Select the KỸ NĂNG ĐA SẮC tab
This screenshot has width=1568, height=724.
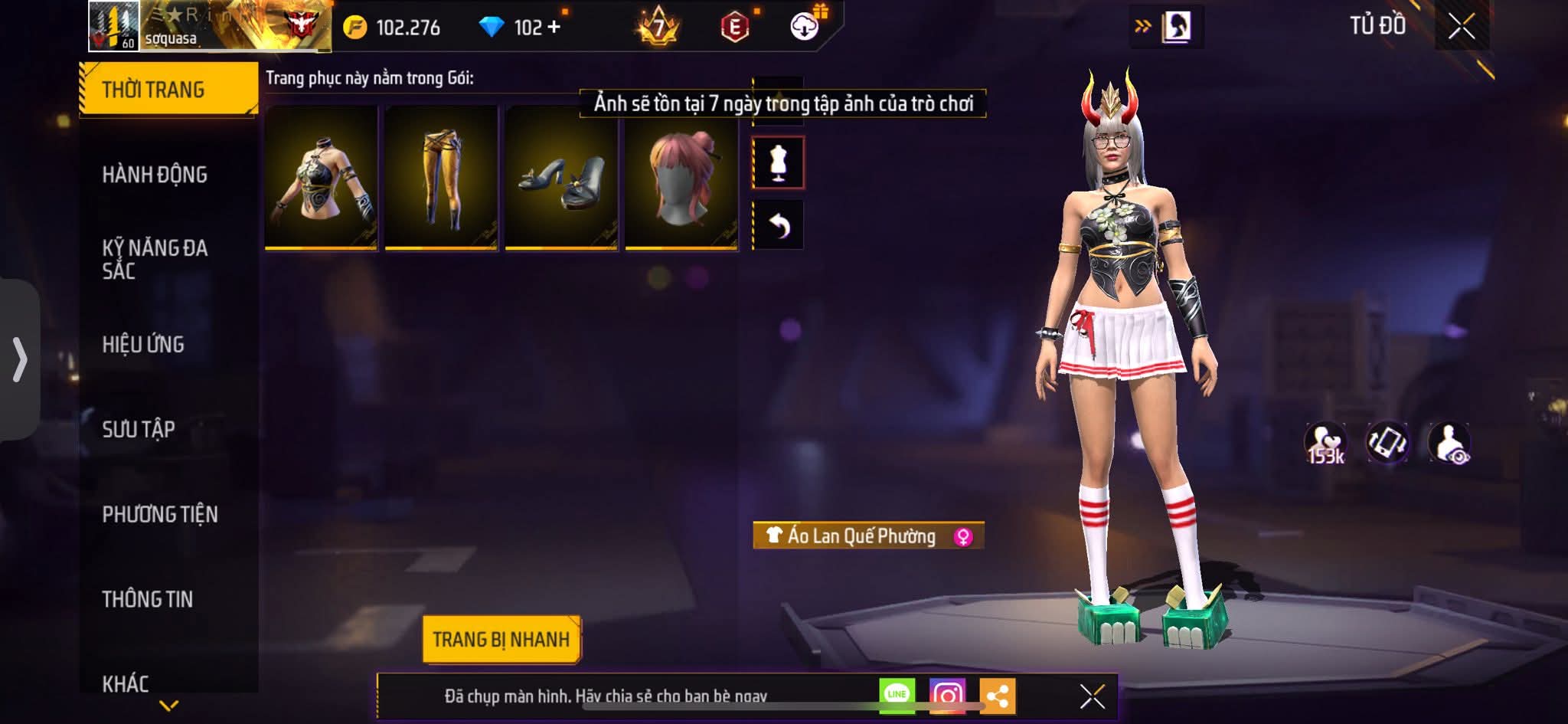tap(155, 259)
